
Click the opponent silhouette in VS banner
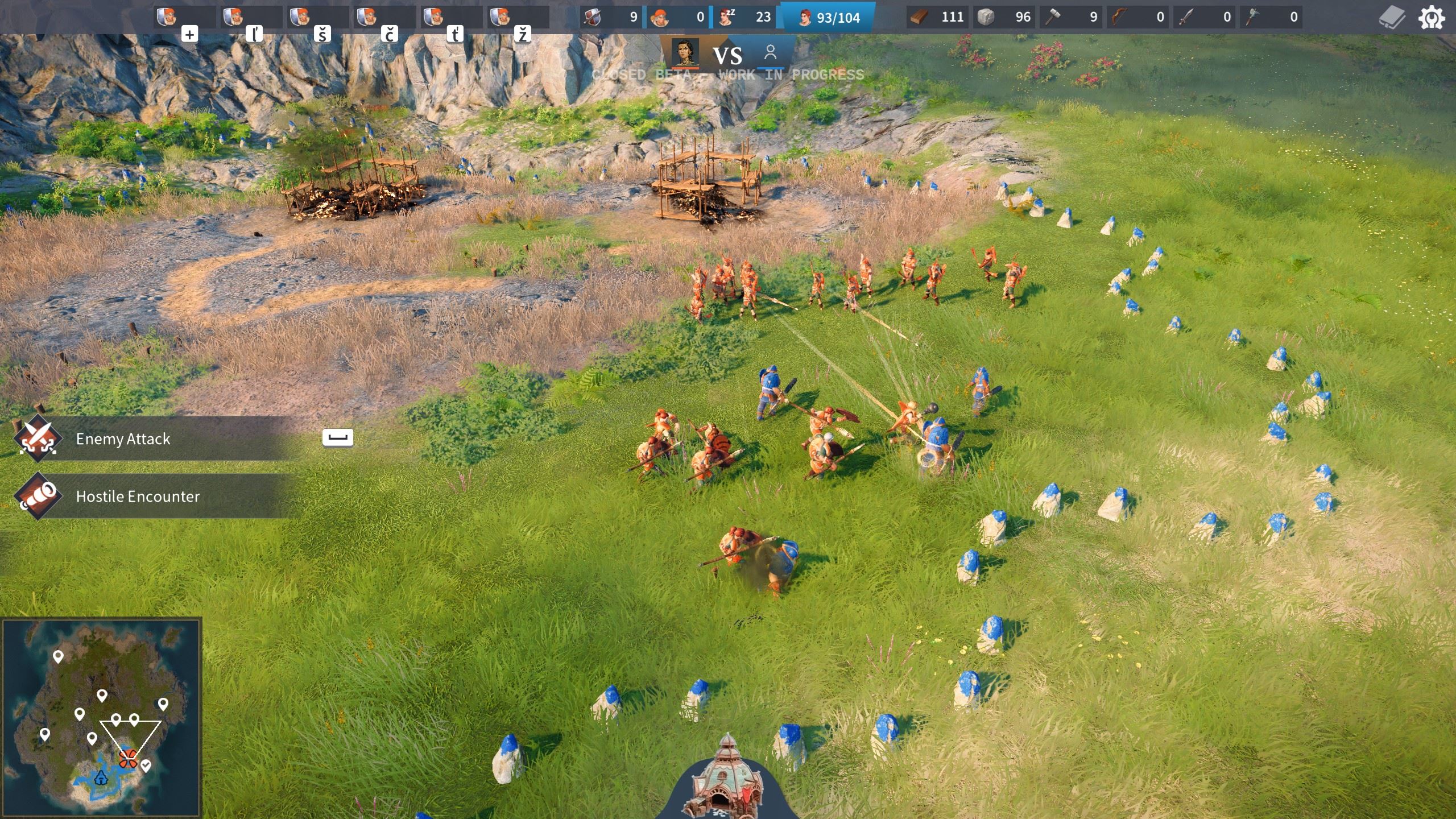(x=771, y=52)
